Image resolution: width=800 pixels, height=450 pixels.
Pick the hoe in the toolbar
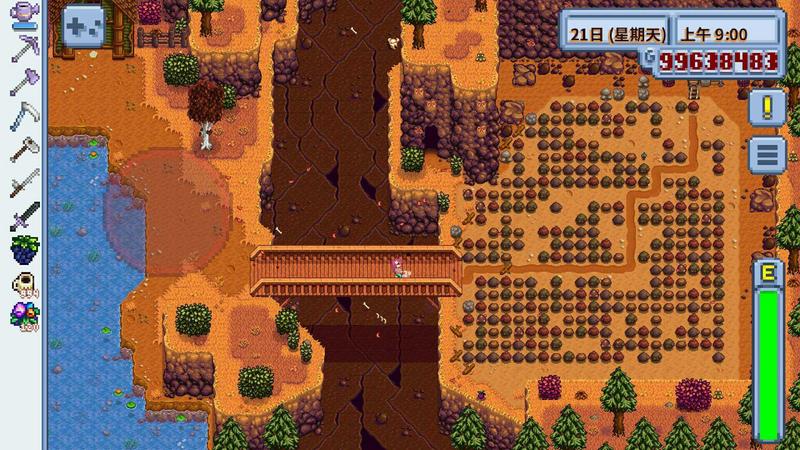pos(22,149)
